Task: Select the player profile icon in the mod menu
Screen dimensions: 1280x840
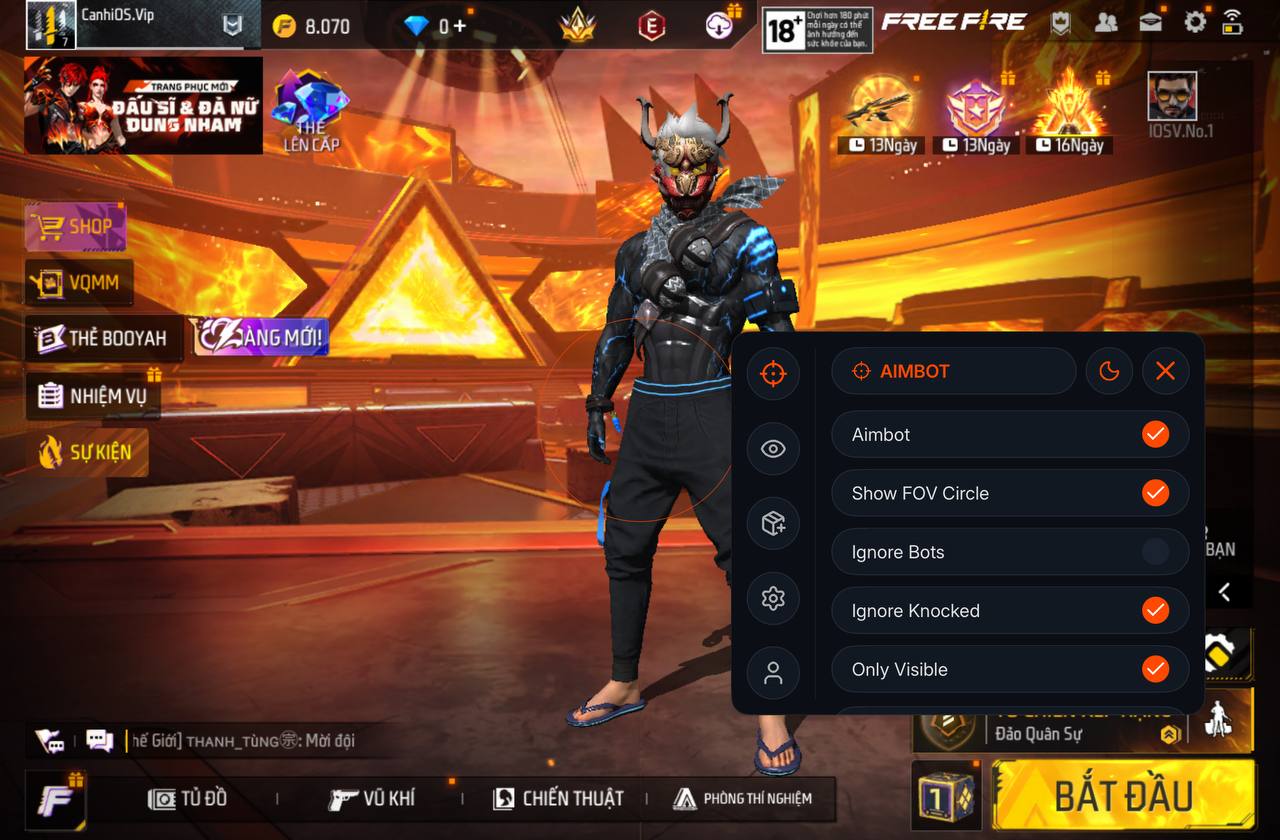Action: (x=772, y=672)
